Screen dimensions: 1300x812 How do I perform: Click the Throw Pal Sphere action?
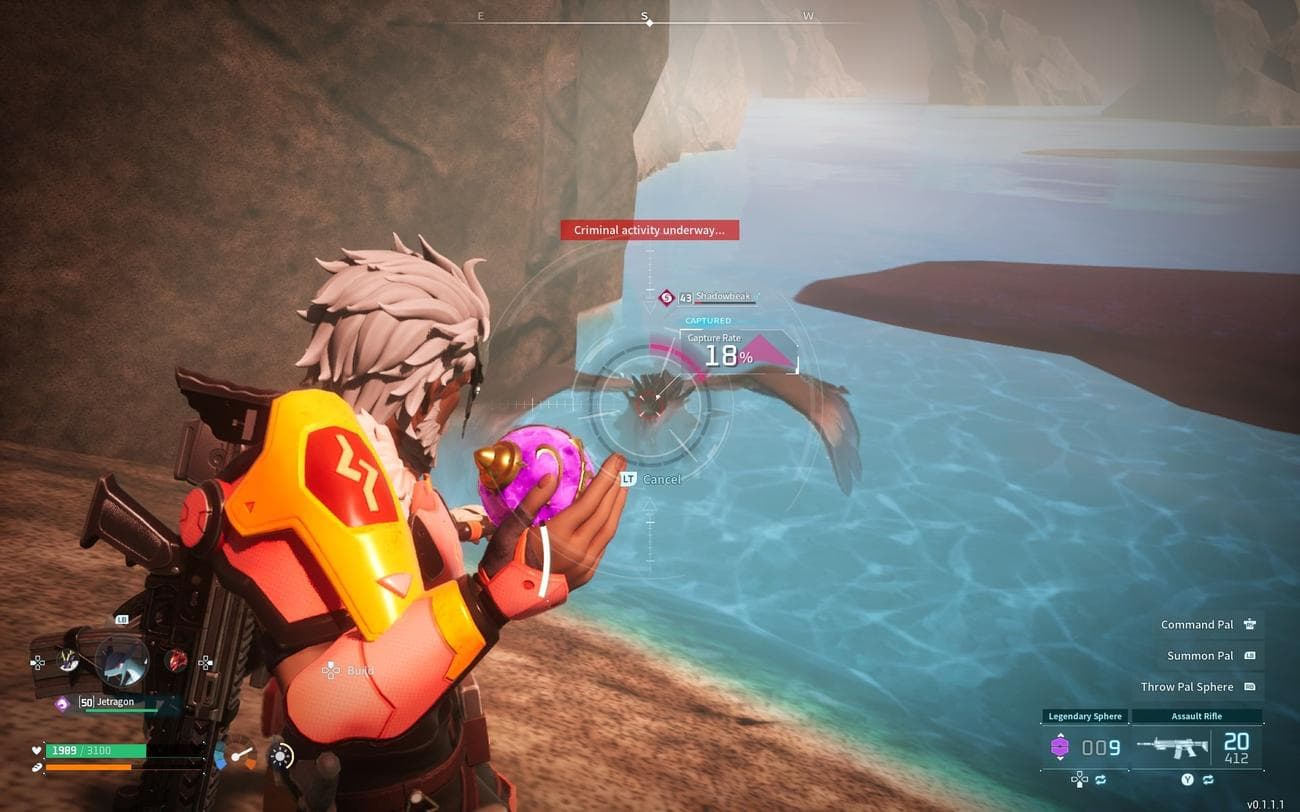pyautogui.click(x=1198, y=687)
